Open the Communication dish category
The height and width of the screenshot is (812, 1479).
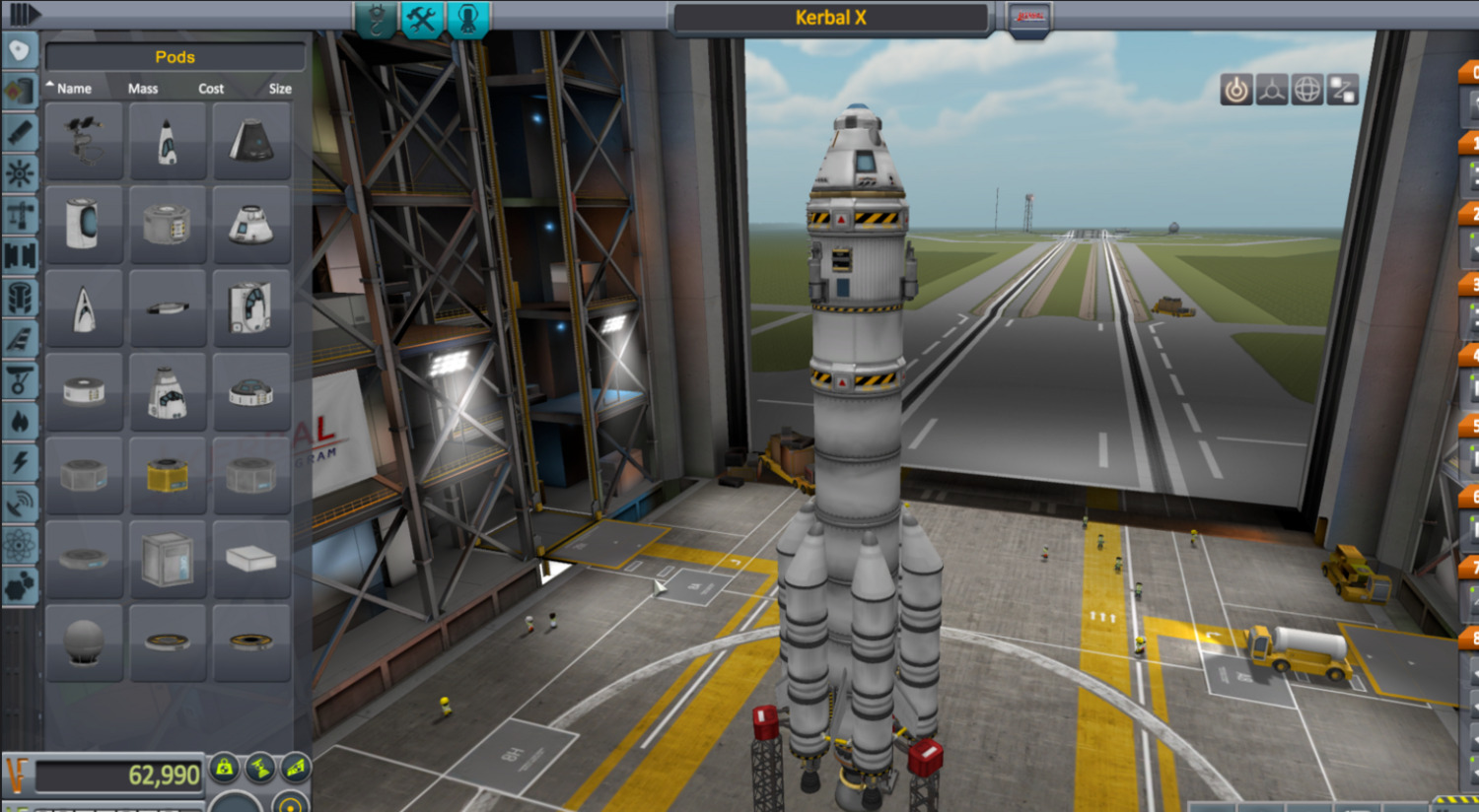pyautogui.click(x=20, y=504)
